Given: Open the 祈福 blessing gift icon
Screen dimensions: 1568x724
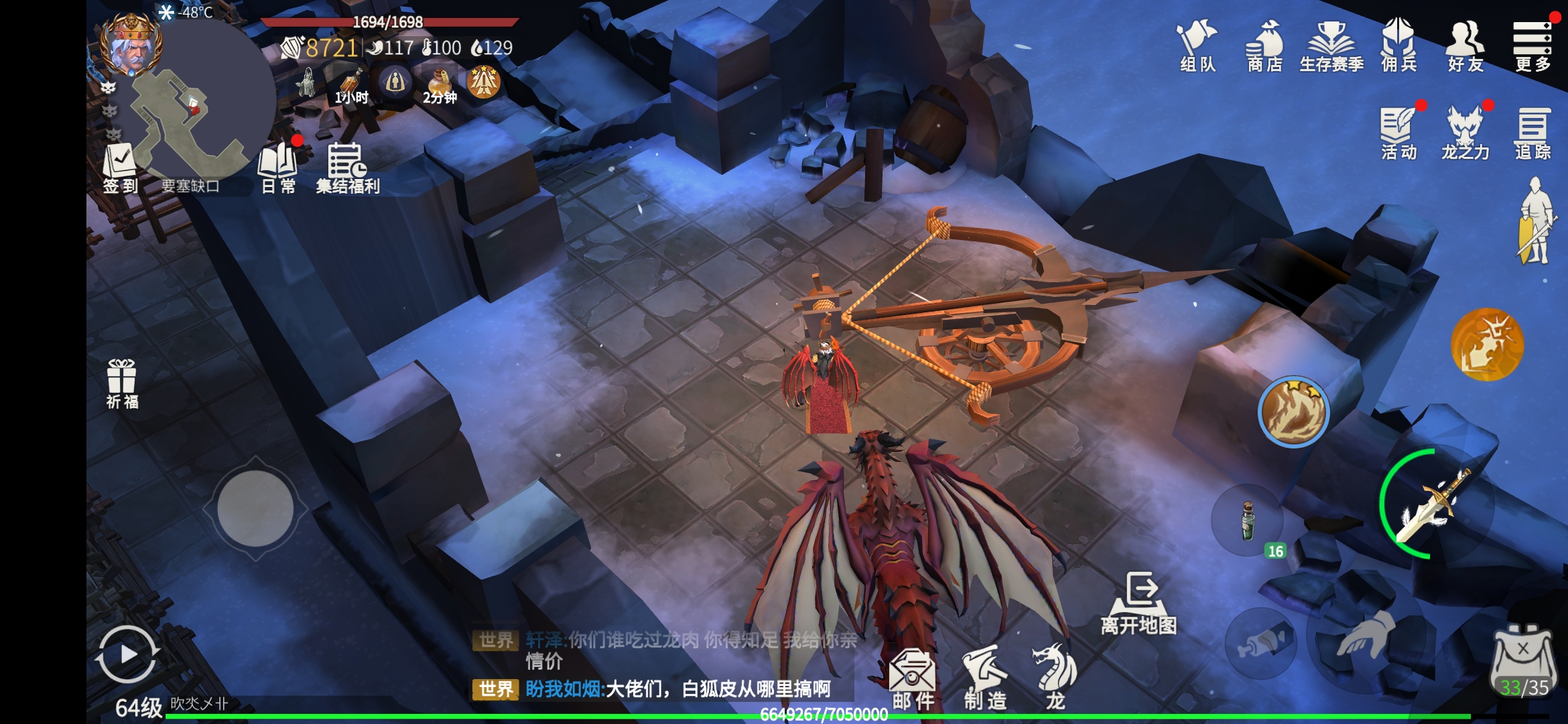Looking at the screenshot, I should (122, 384).
